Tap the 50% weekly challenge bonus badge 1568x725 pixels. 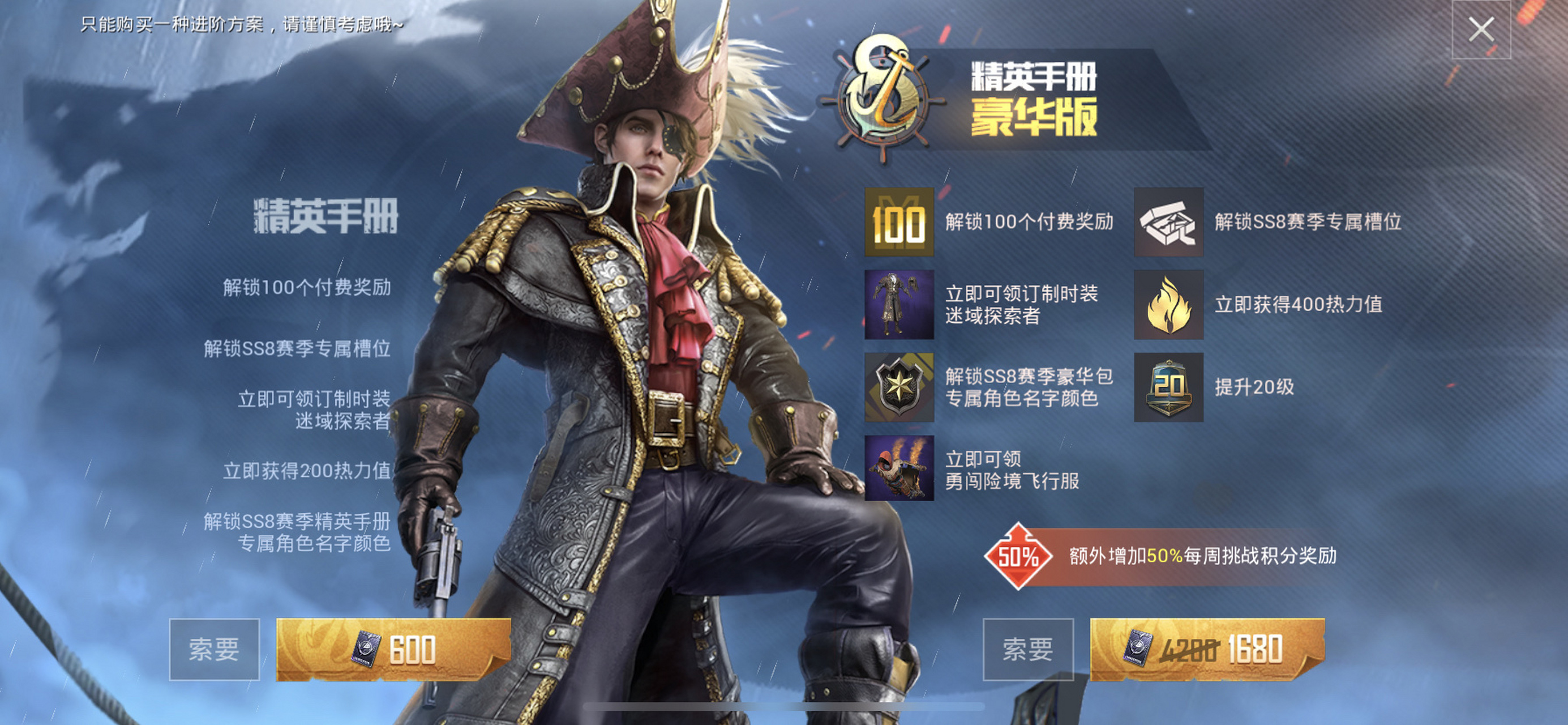(x=1018, y=556)
